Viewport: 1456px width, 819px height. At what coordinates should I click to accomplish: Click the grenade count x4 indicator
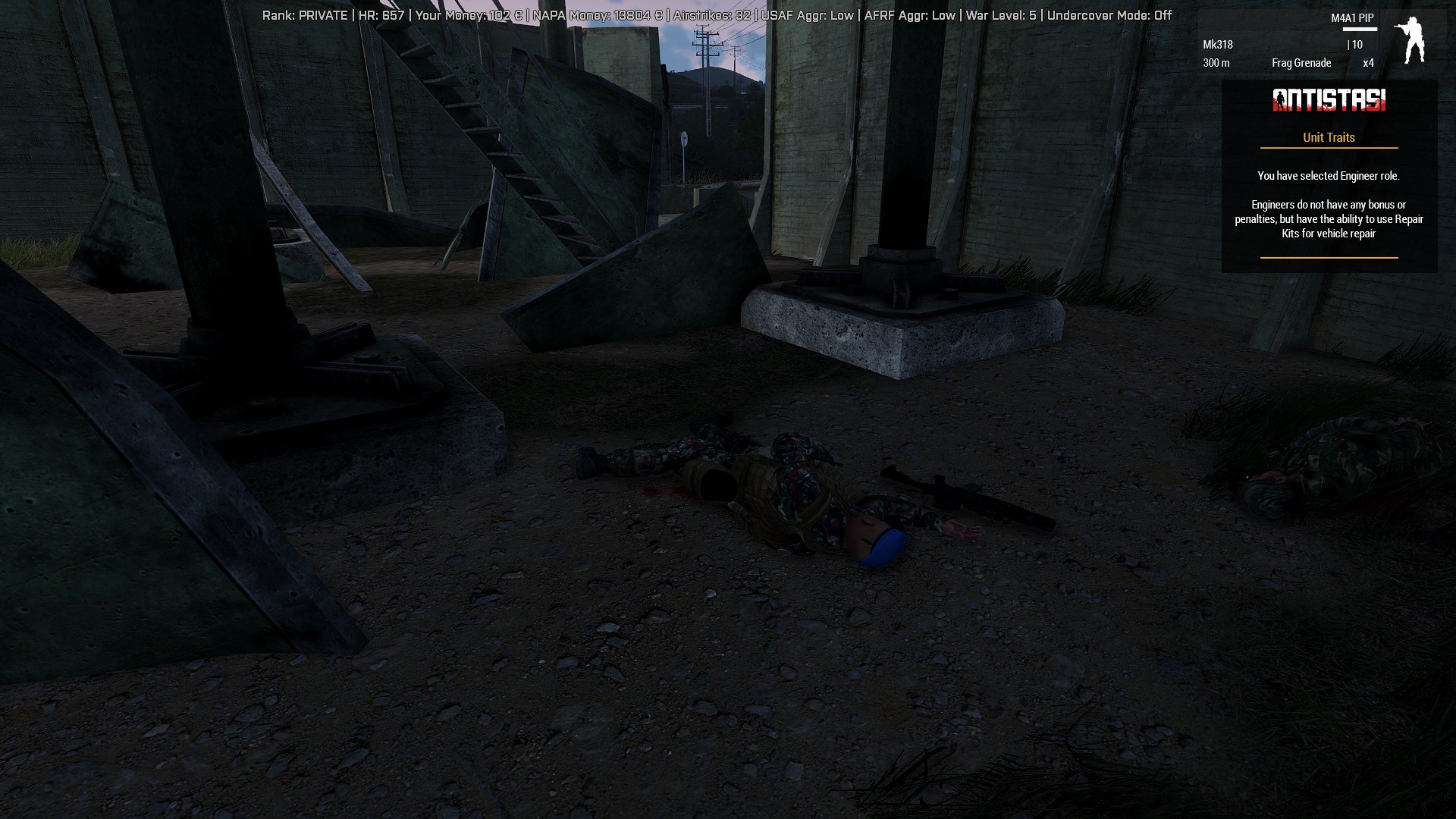1368,64
